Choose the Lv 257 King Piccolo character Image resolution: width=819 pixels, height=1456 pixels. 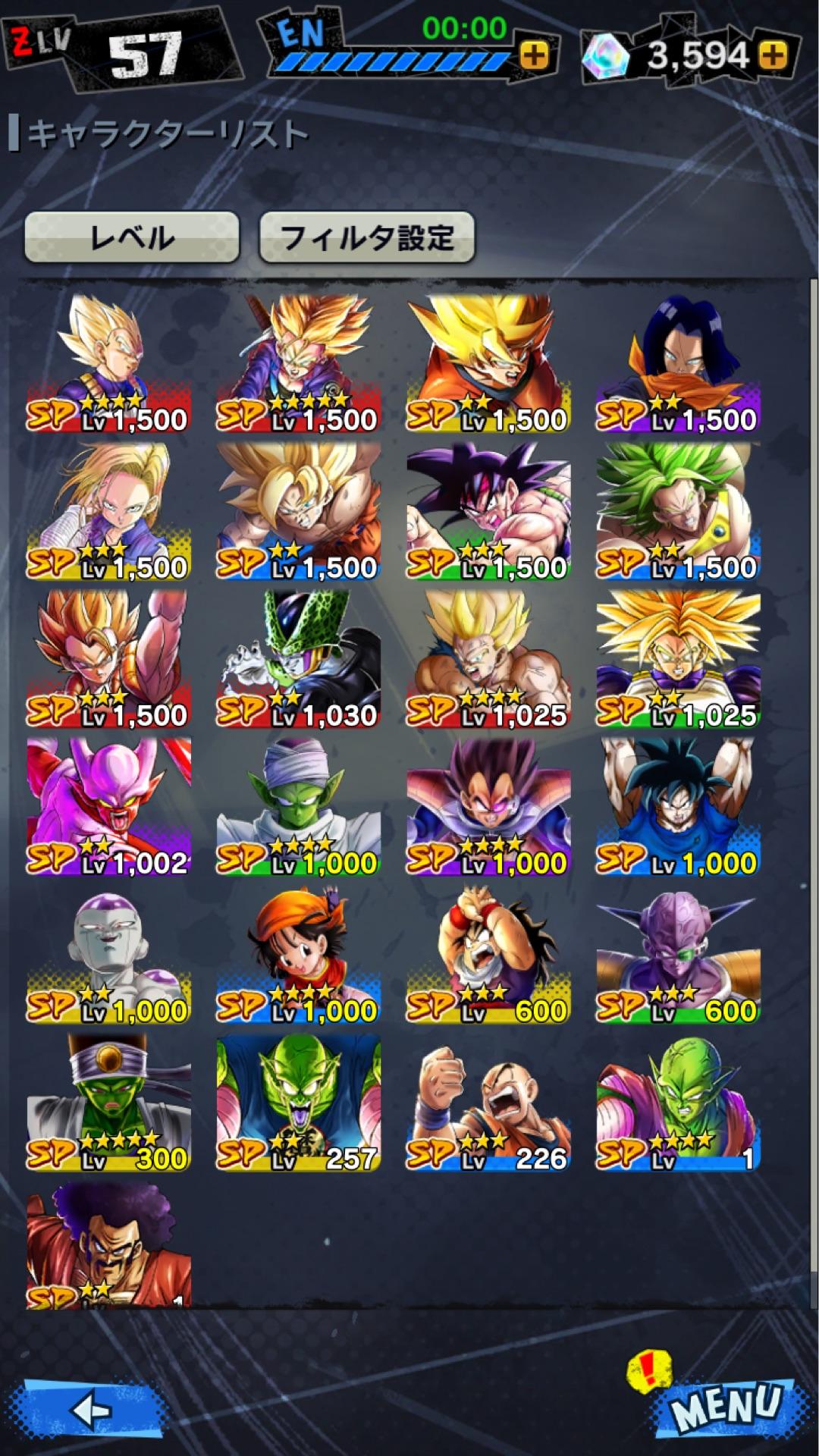coord(299,1103)
